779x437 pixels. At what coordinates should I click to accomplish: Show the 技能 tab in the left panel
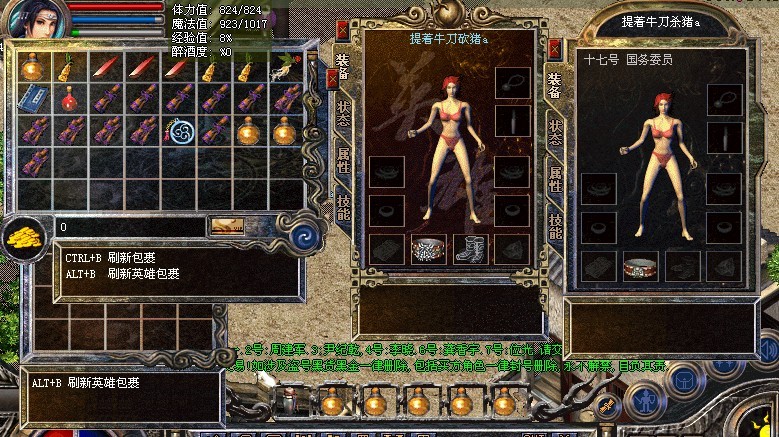click(x=343, y=207)
